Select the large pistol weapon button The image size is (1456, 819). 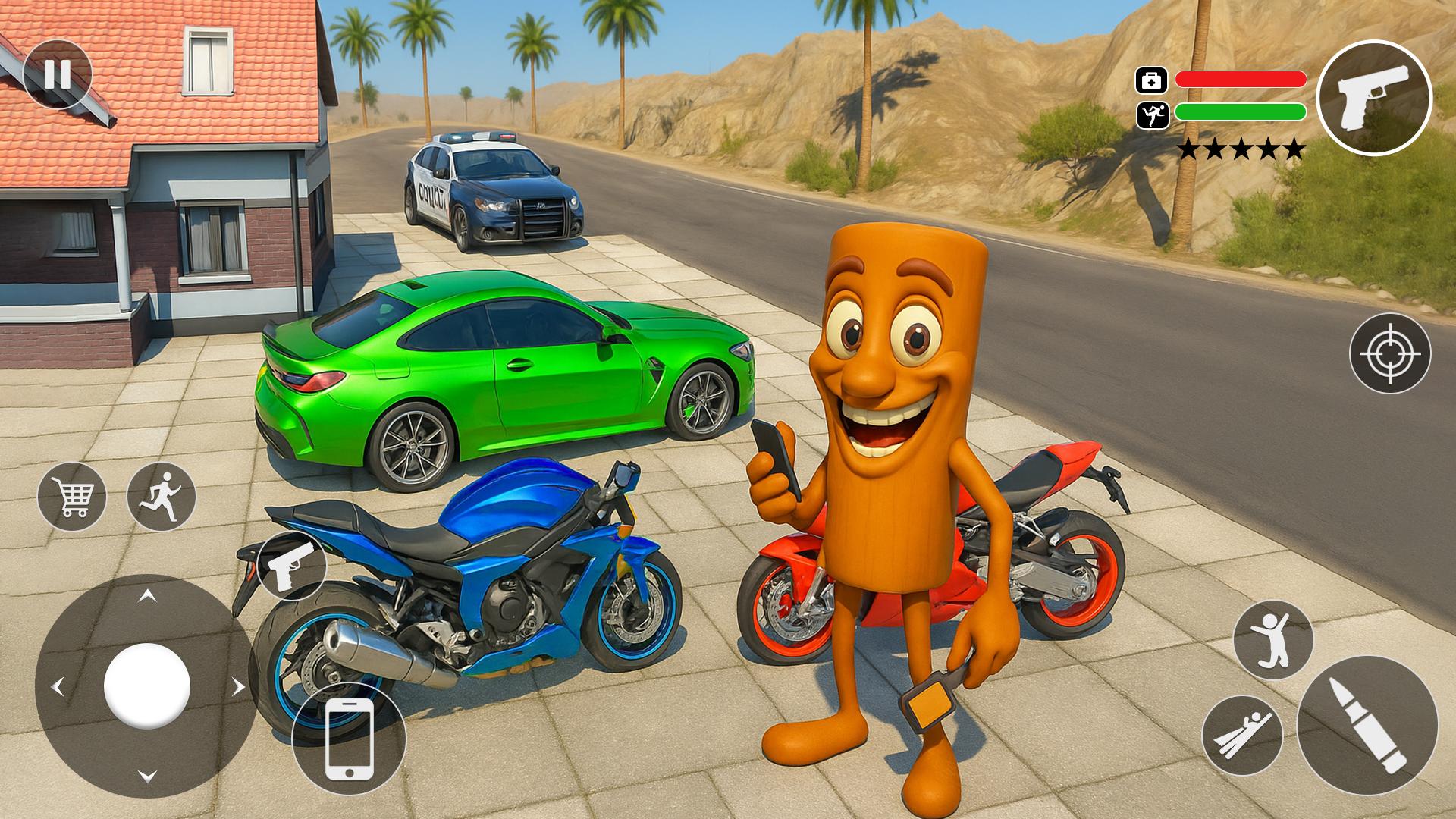1374,98
